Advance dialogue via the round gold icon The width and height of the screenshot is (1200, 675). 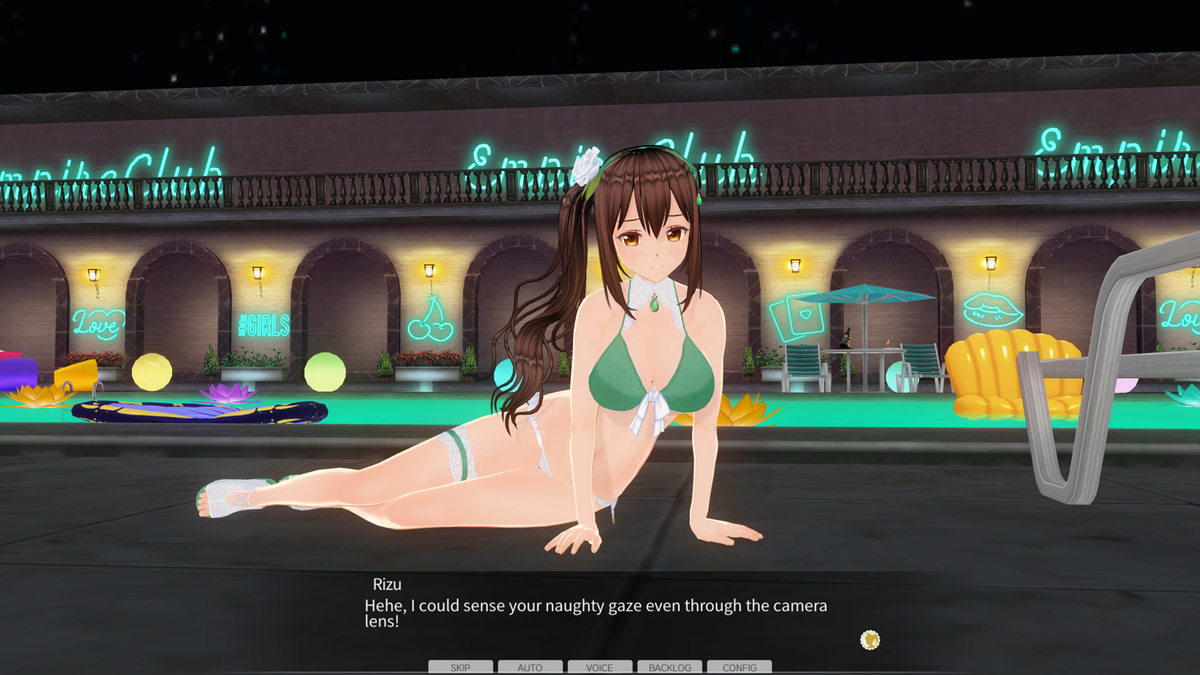870,639
